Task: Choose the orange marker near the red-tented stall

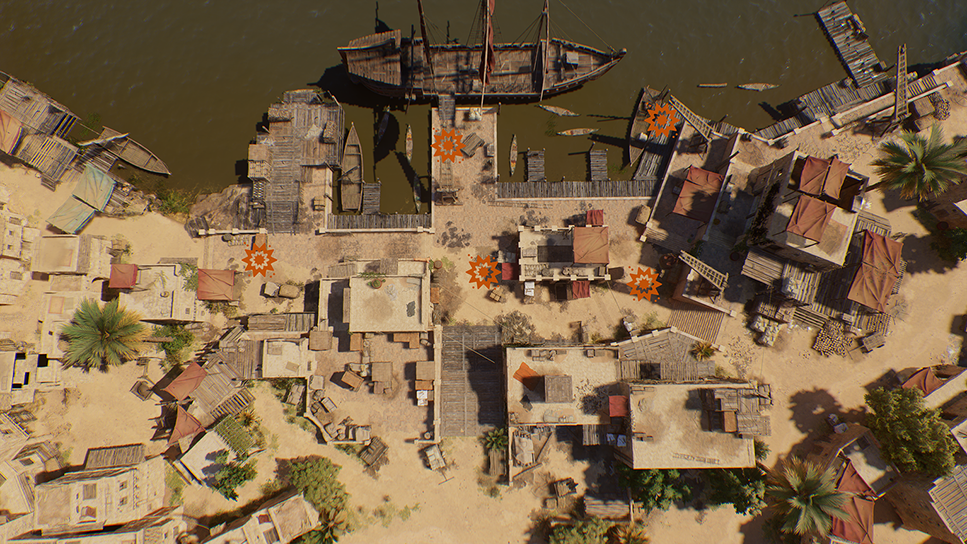Action: point(259,259)
